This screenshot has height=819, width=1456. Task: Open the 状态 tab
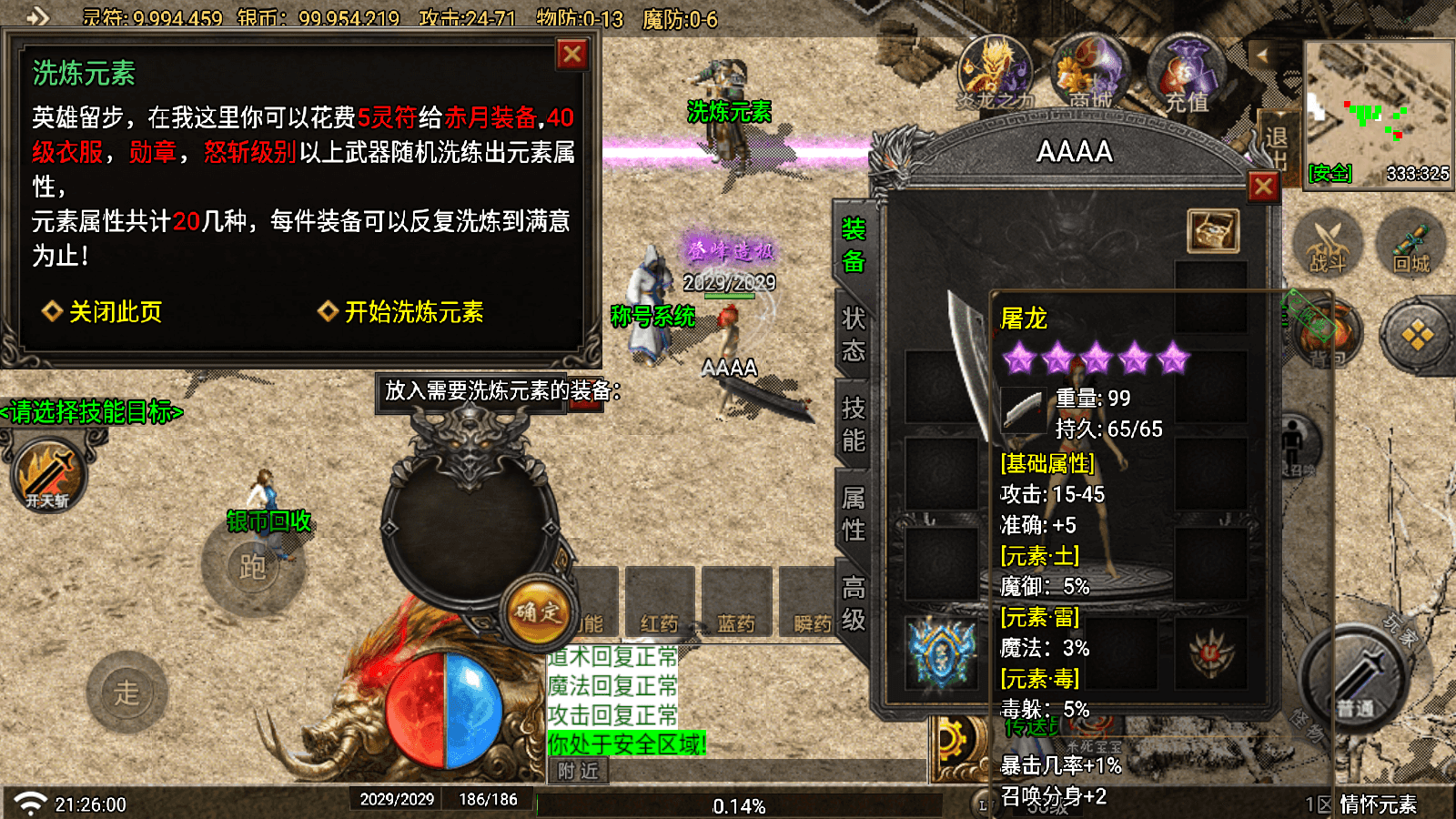click(x=853, y=334)
